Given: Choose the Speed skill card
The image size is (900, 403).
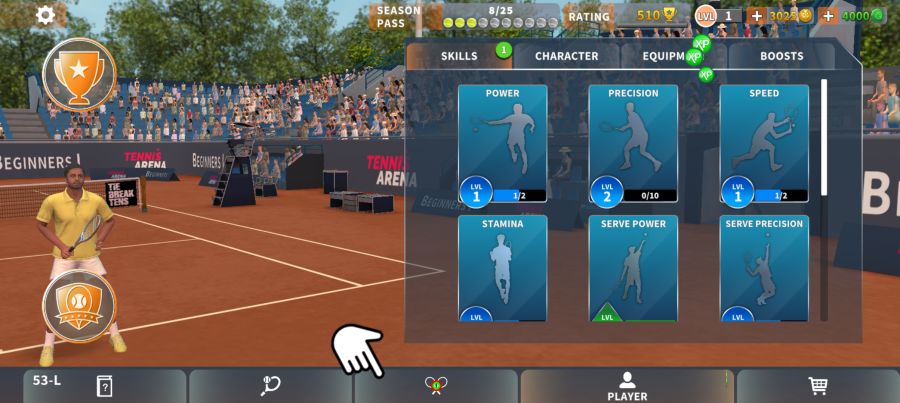Looking at the screenshot, I should click(764, 144).
